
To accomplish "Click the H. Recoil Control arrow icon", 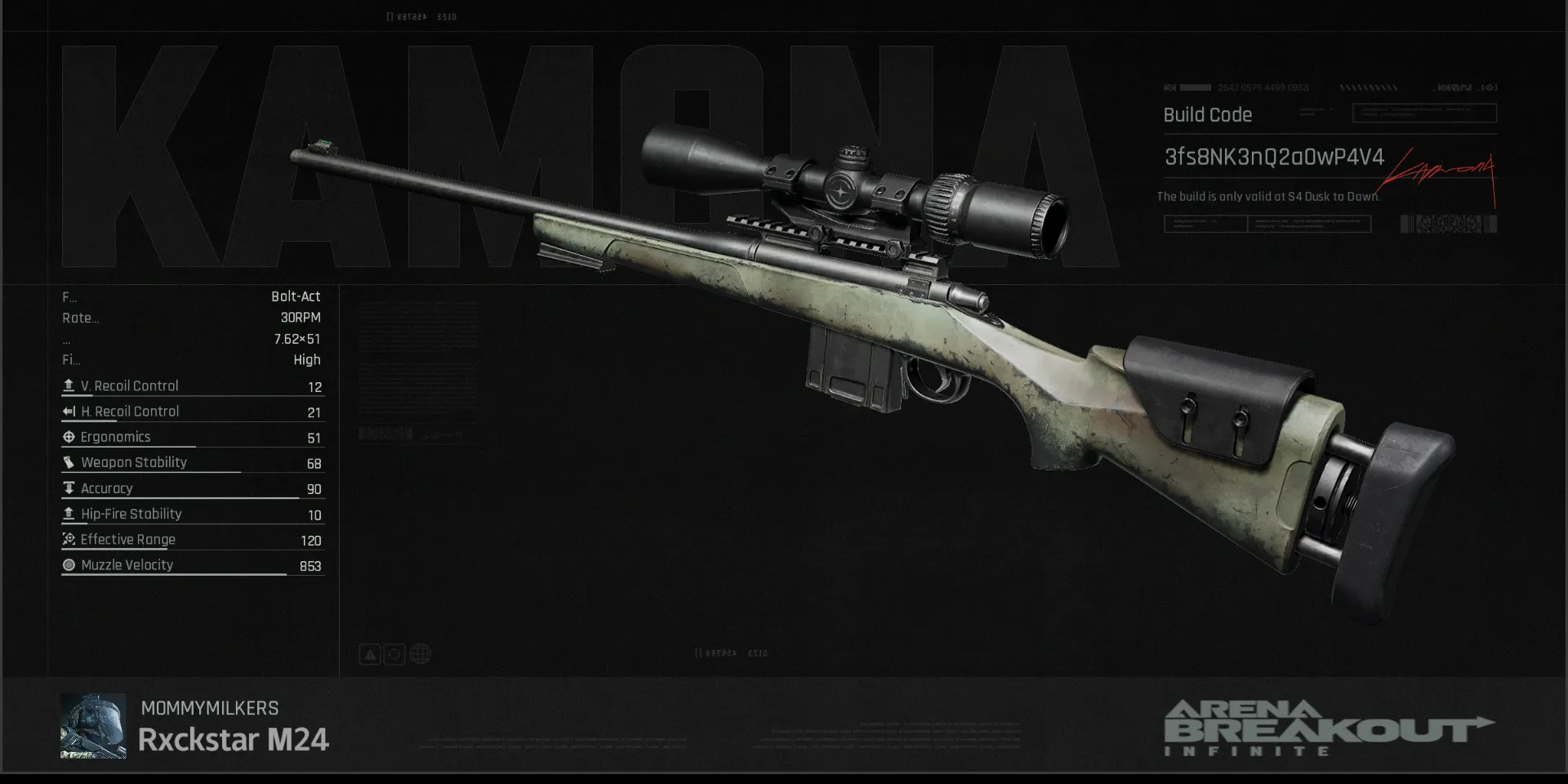I will (69, 411).
